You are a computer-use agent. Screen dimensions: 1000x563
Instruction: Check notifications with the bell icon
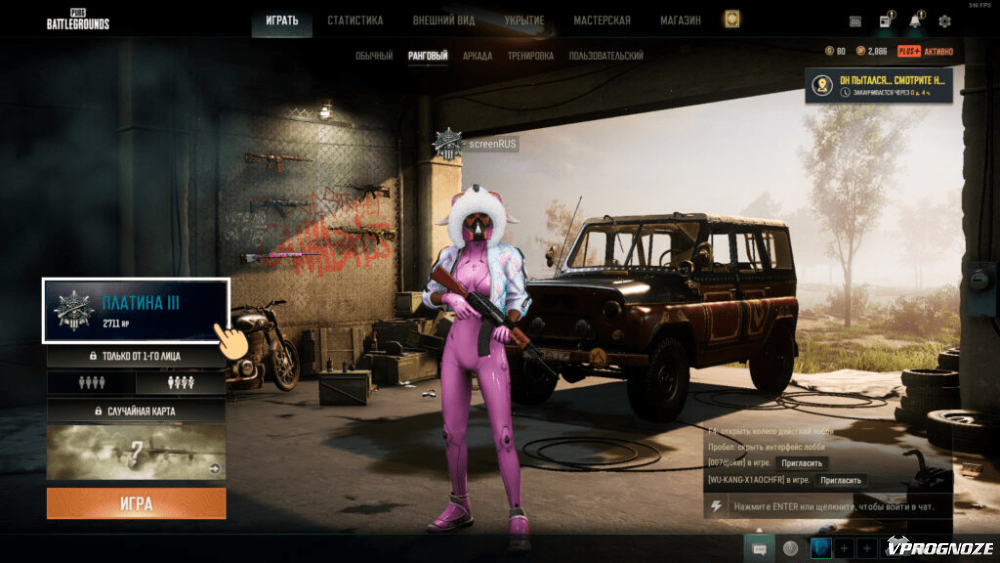tap(915, 21)
